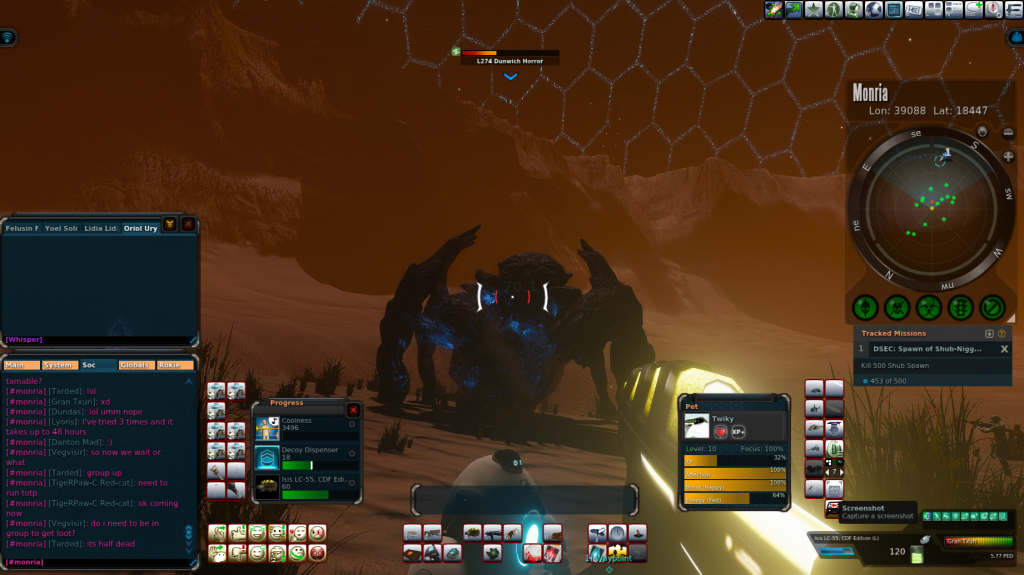Select the Lidia whisper tab
Image resolution: width=1024 pixels, height=575 pixels.
(101, 228)
